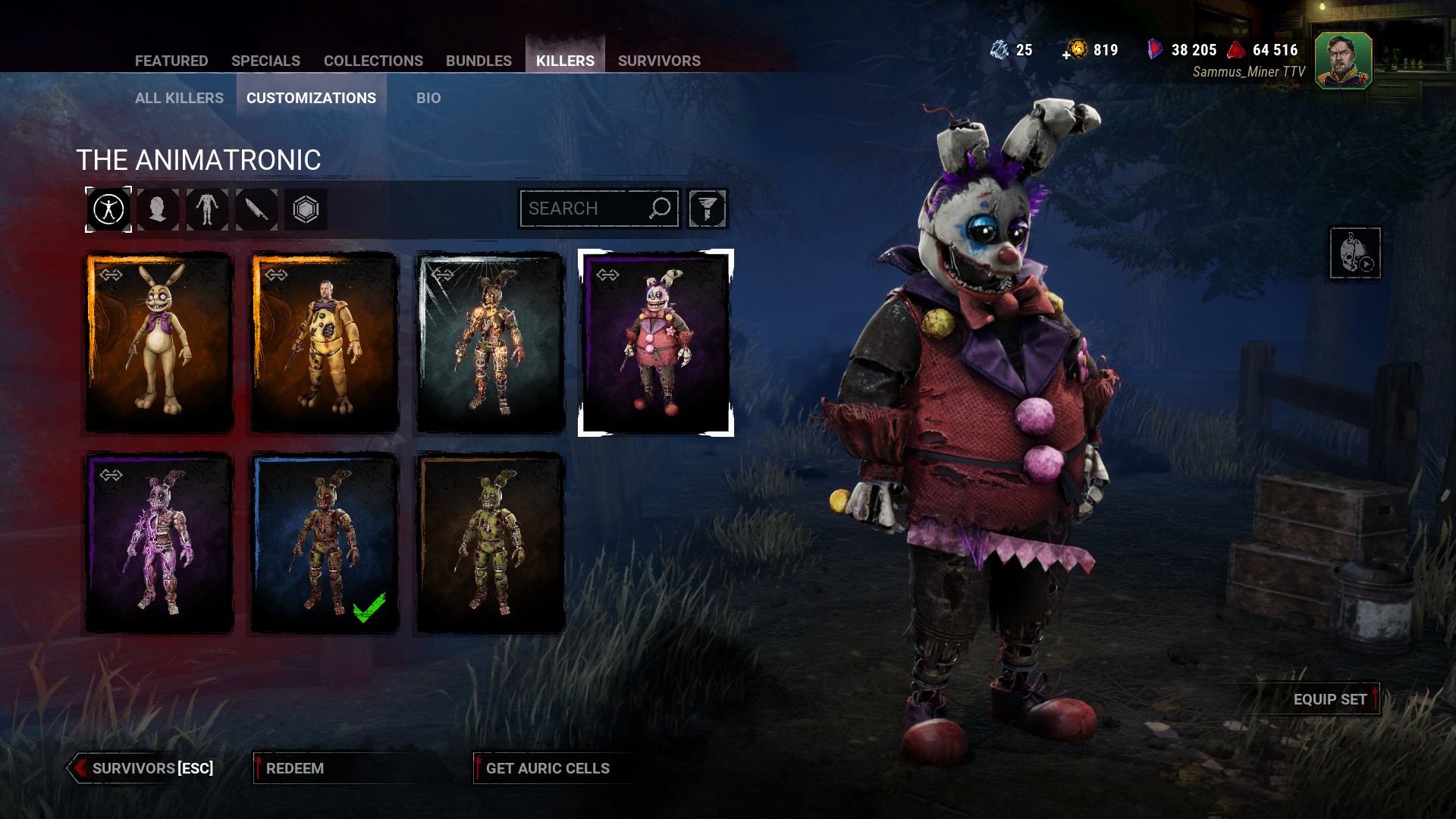
Task: Select the charm hexagon filter icon
Action: tap(306, 209)
